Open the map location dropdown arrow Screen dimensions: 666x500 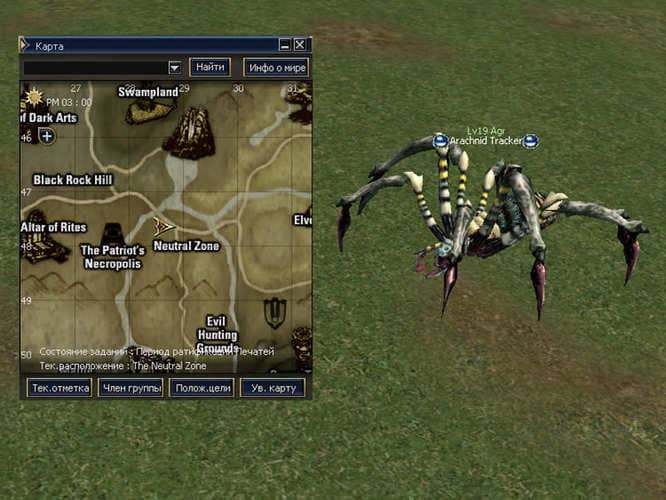click(x=174, y=67)
